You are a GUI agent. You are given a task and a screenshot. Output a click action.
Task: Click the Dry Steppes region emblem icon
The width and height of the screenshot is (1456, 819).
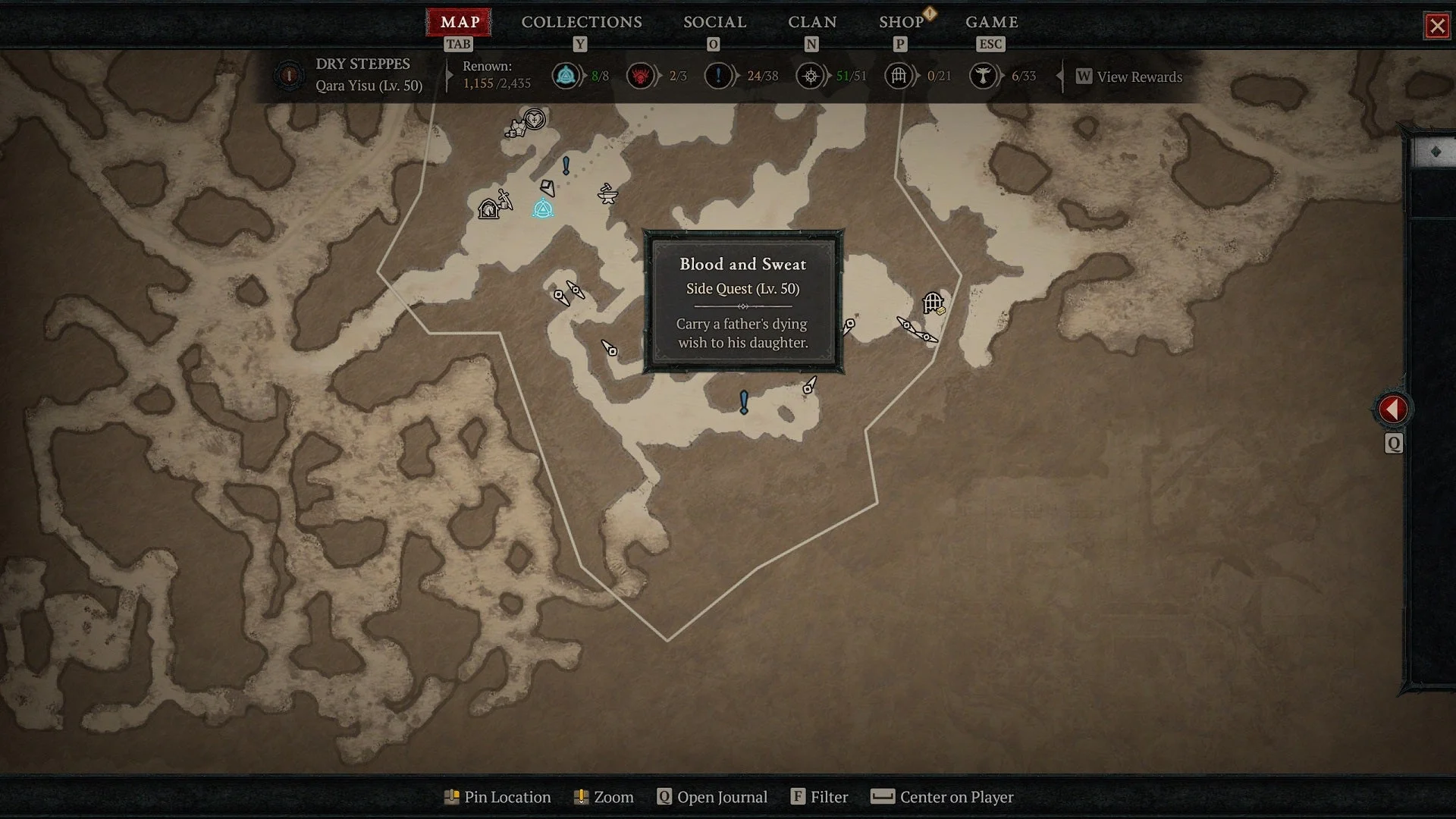tap(288, 75)
